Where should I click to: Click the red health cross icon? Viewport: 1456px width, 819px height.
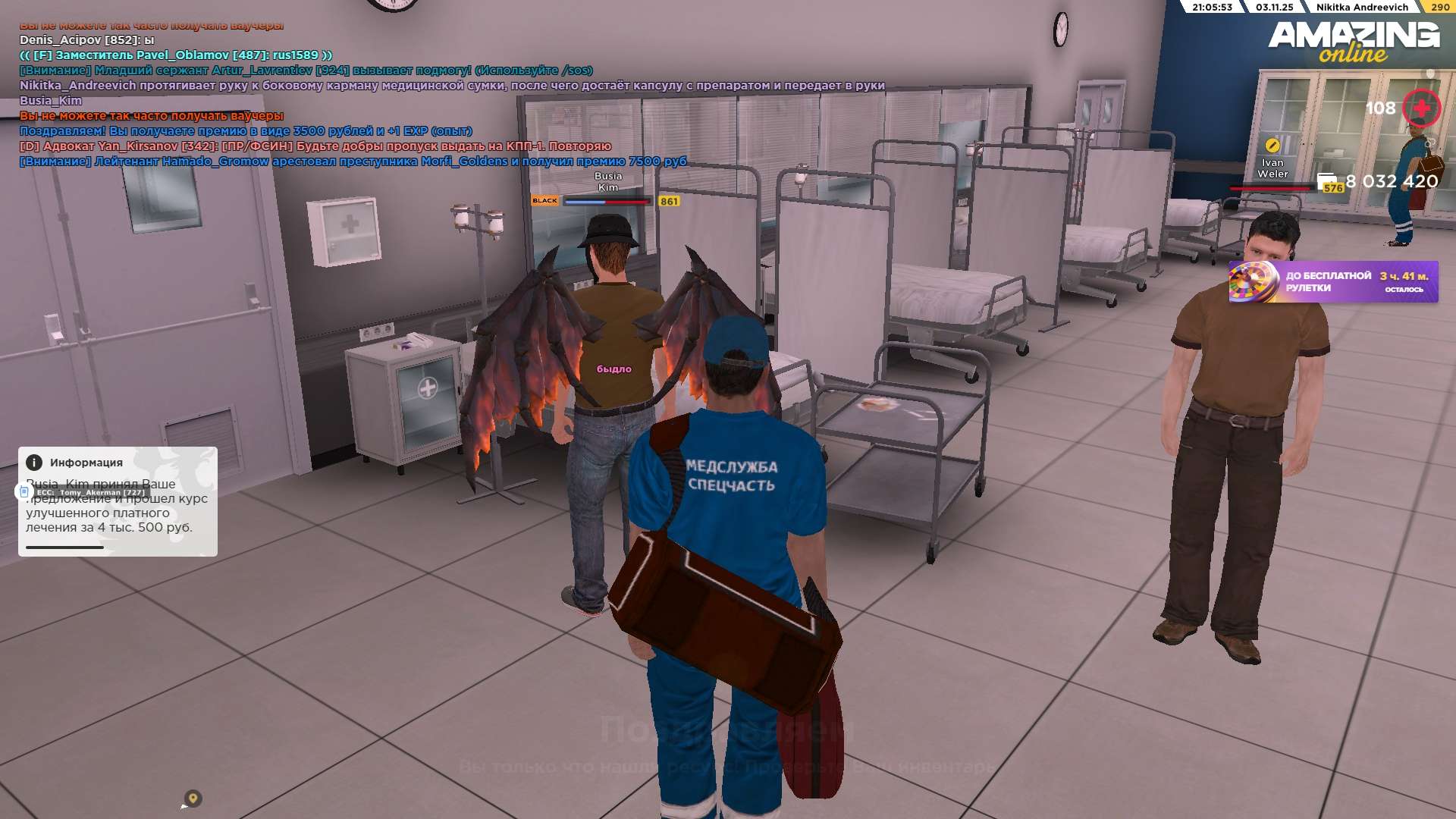coord(1421,108)
